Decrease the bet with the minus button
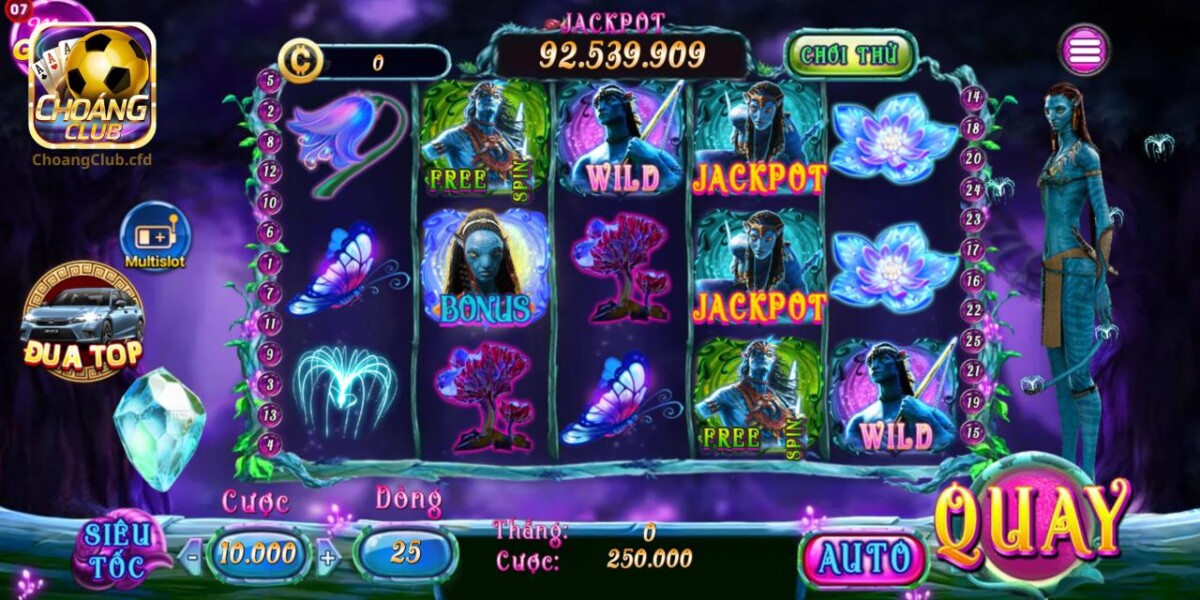This screenshot has width=1200, height=600. 191,554
